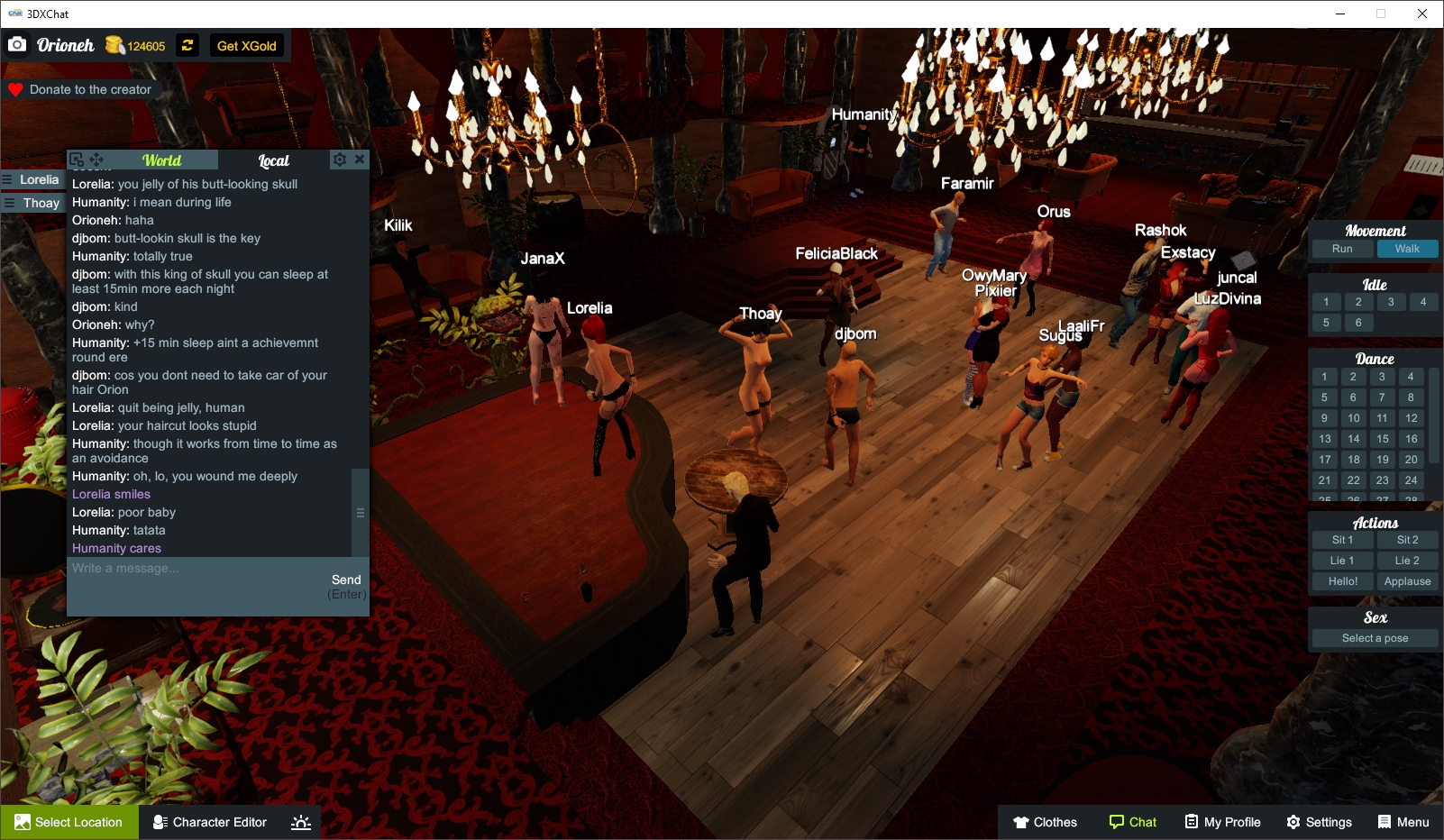The height and width of the screenshot is (840, 1444).
Task: Click the Select Location map icon
Action: [22, 822]
